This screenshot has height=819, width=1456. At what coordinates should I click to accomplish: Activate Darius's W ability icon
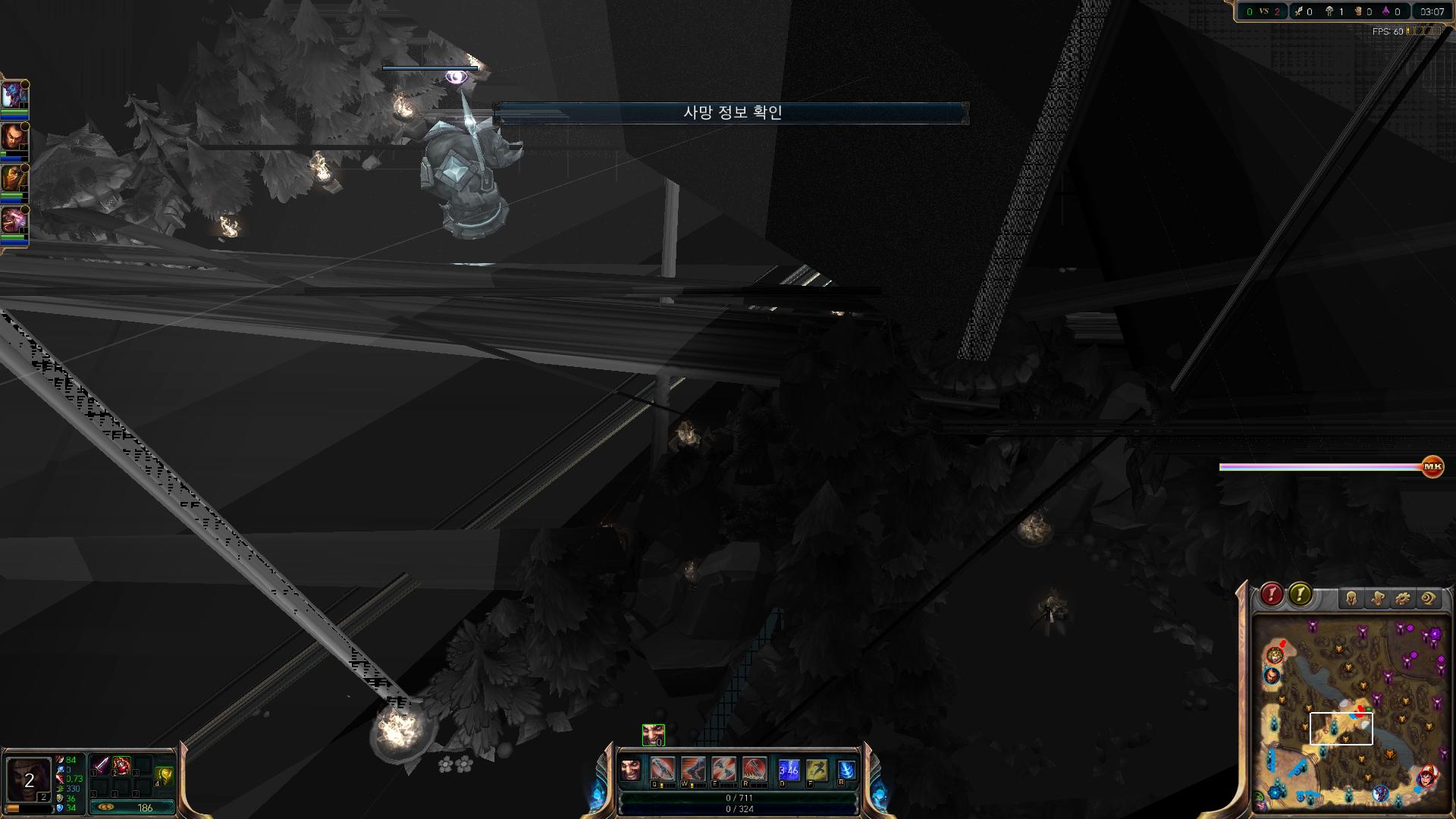point(693,770)
